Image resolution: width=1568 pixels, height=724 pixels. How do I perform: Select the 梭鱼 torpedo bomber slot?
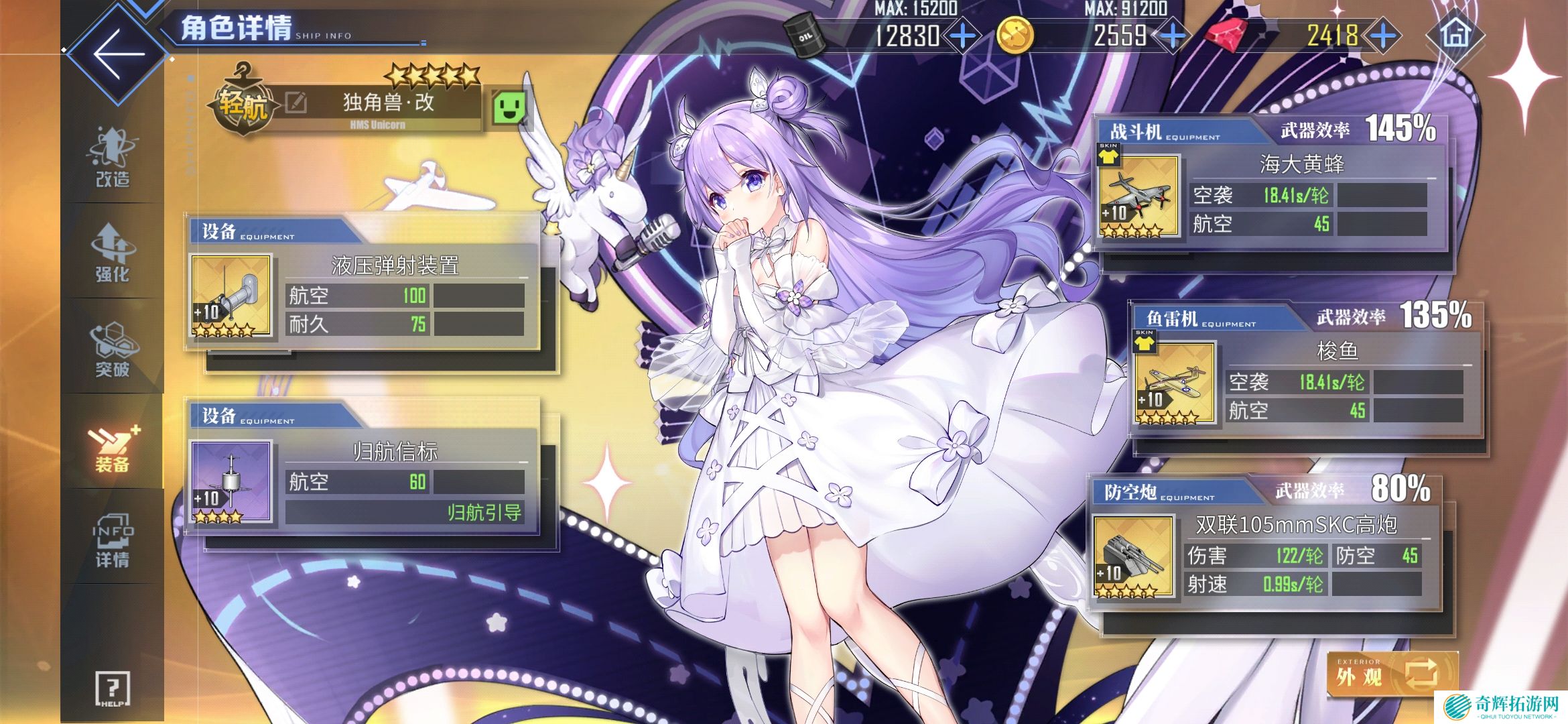click(x=1174, y=383)
